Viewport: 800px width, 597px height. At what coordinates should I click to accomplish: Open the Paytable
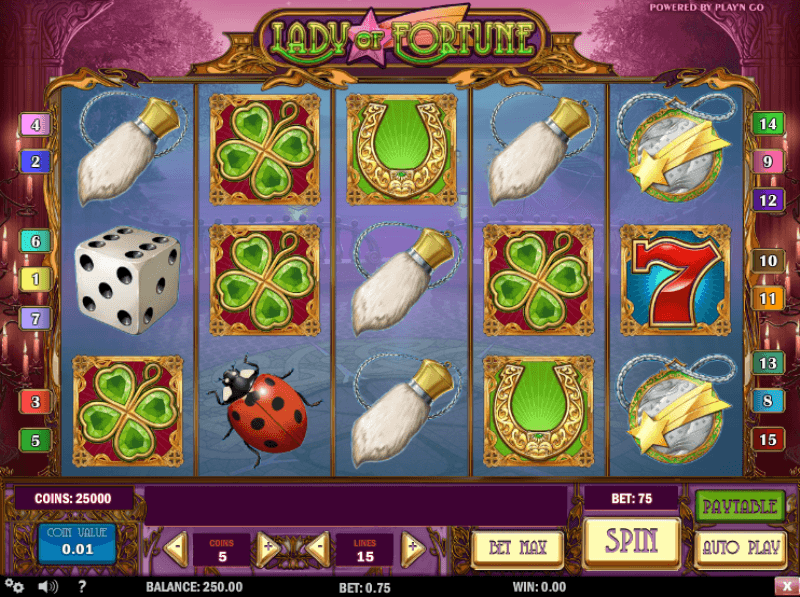(x=739, y=506)
